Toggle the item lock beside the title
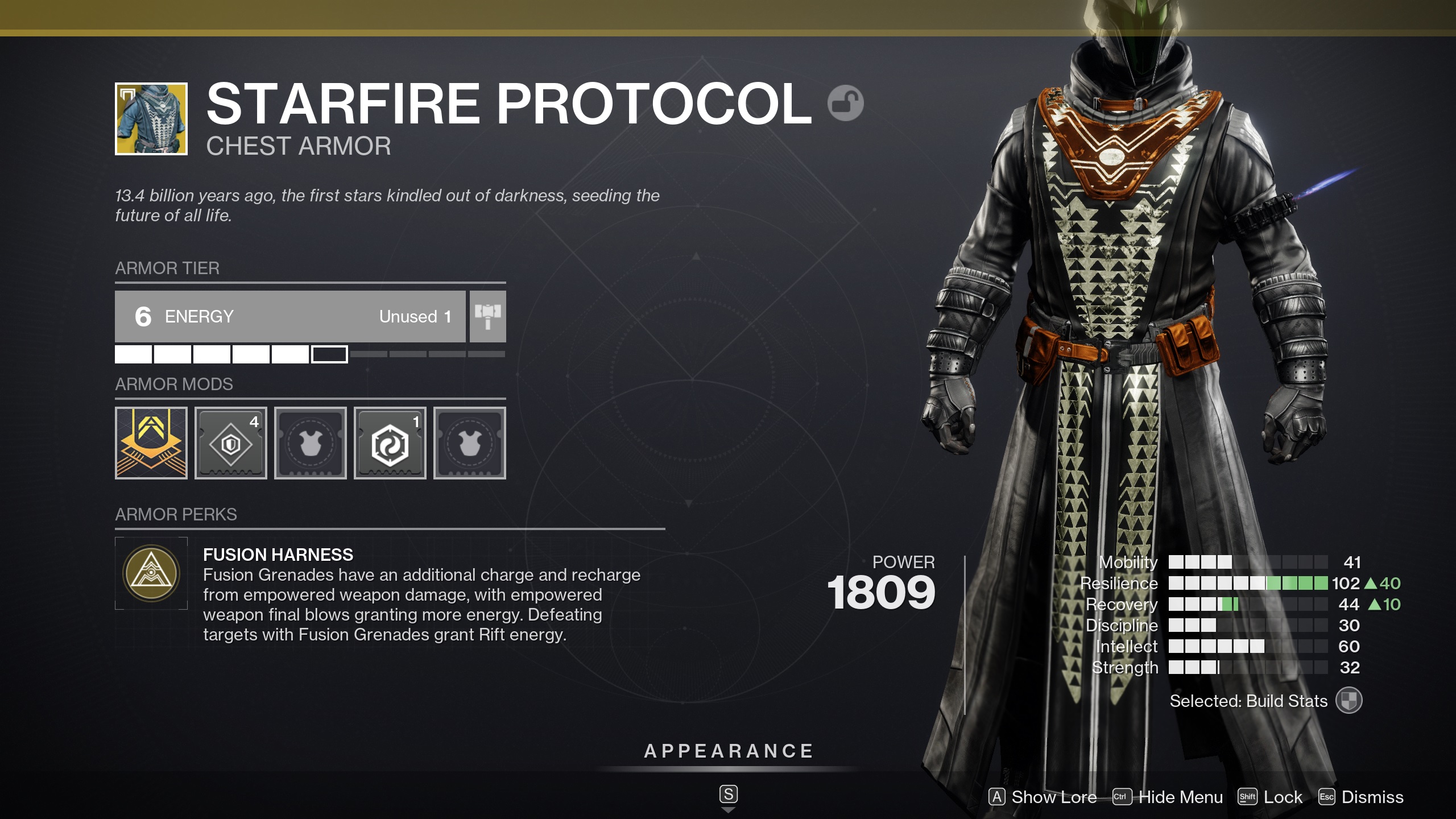The image size is (1456, 819). click(846, 102)
